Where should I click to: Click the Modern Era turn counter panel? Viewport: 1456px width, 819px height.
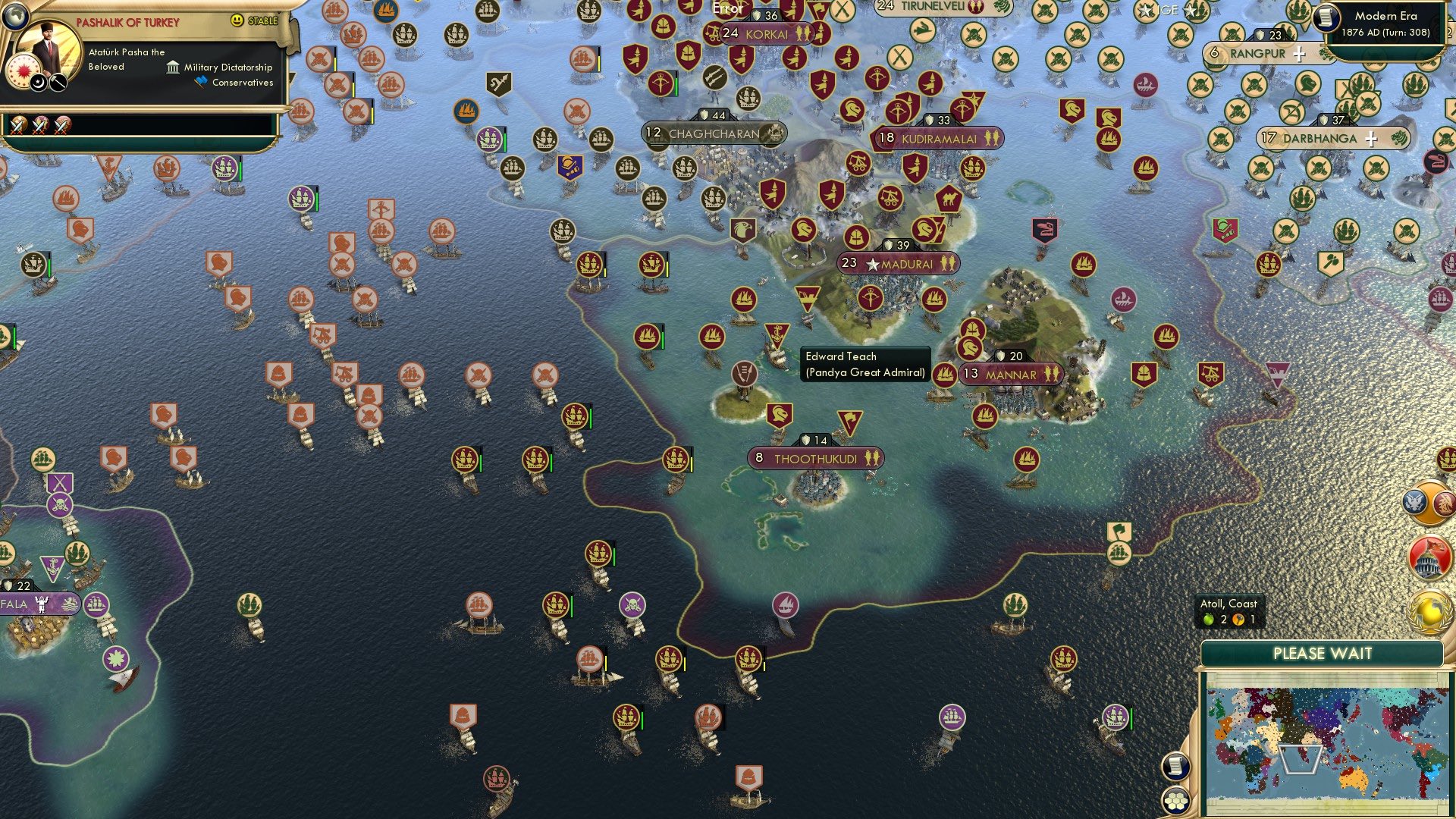click(1383, 23)
